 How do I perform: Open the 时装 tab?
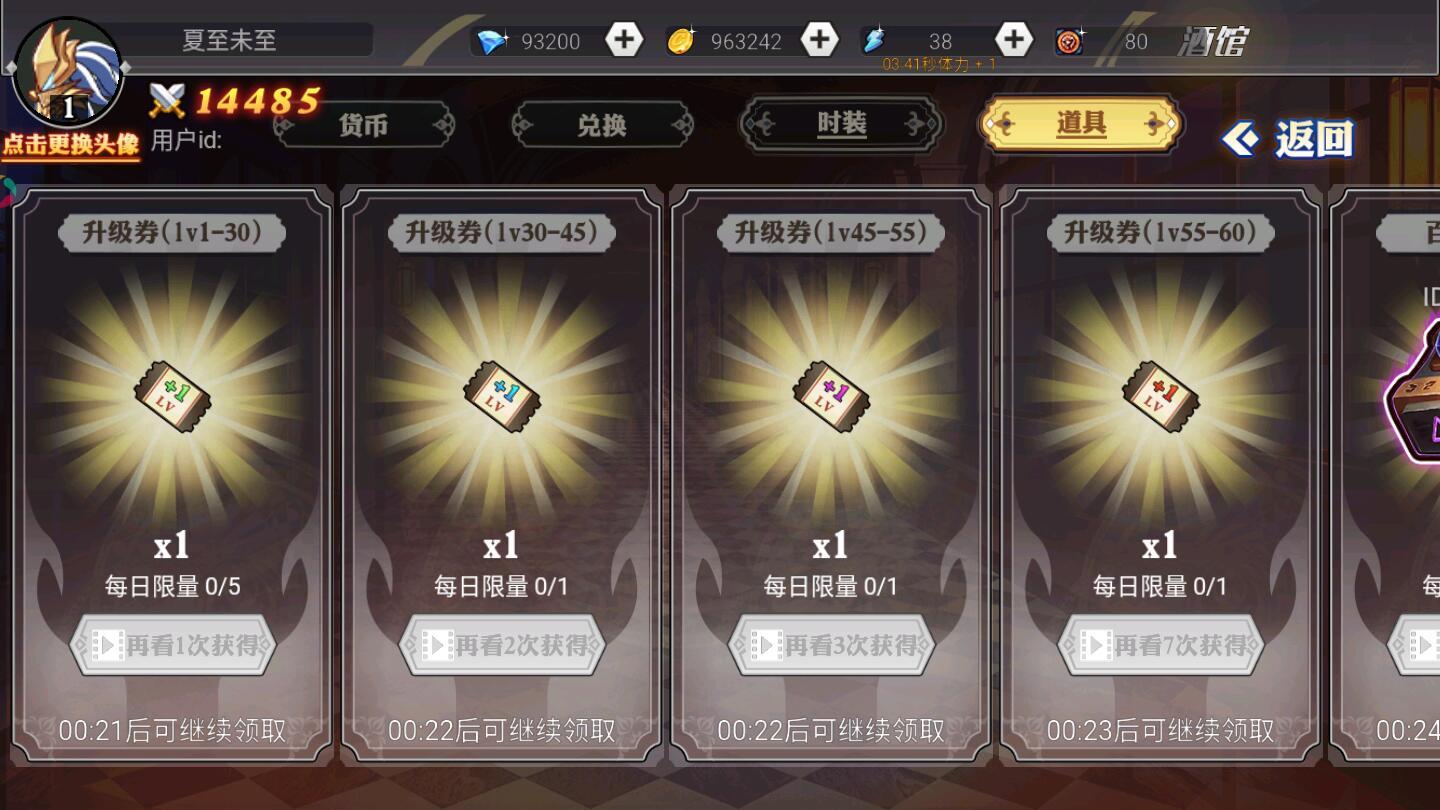841,125
